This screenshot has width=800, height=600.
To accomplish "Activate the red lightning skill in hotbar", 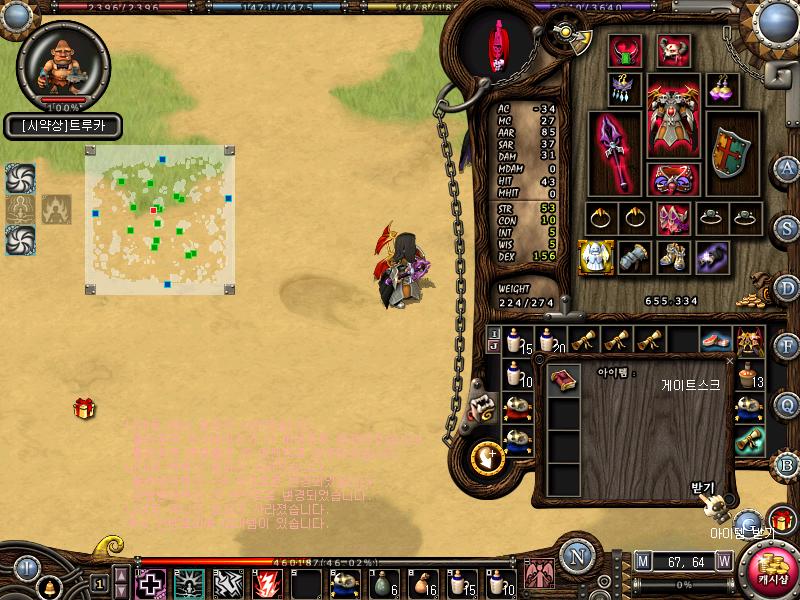I will 266,583.
